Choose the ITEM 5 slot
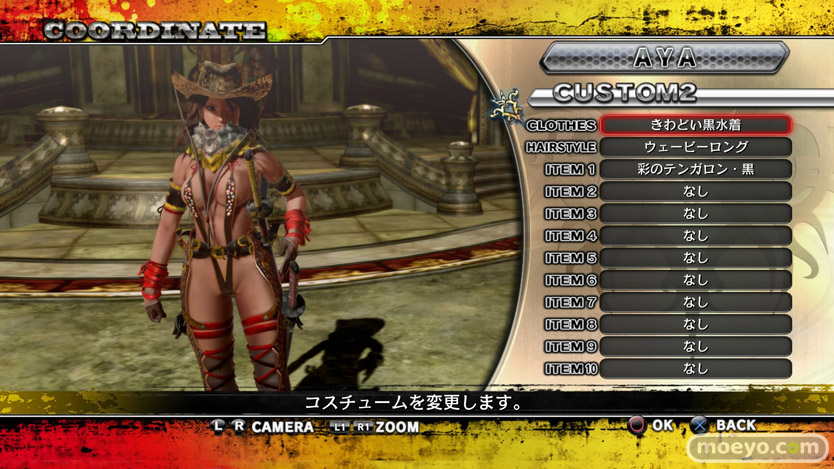This screenshot has height=469, width=834. point(696,258)
